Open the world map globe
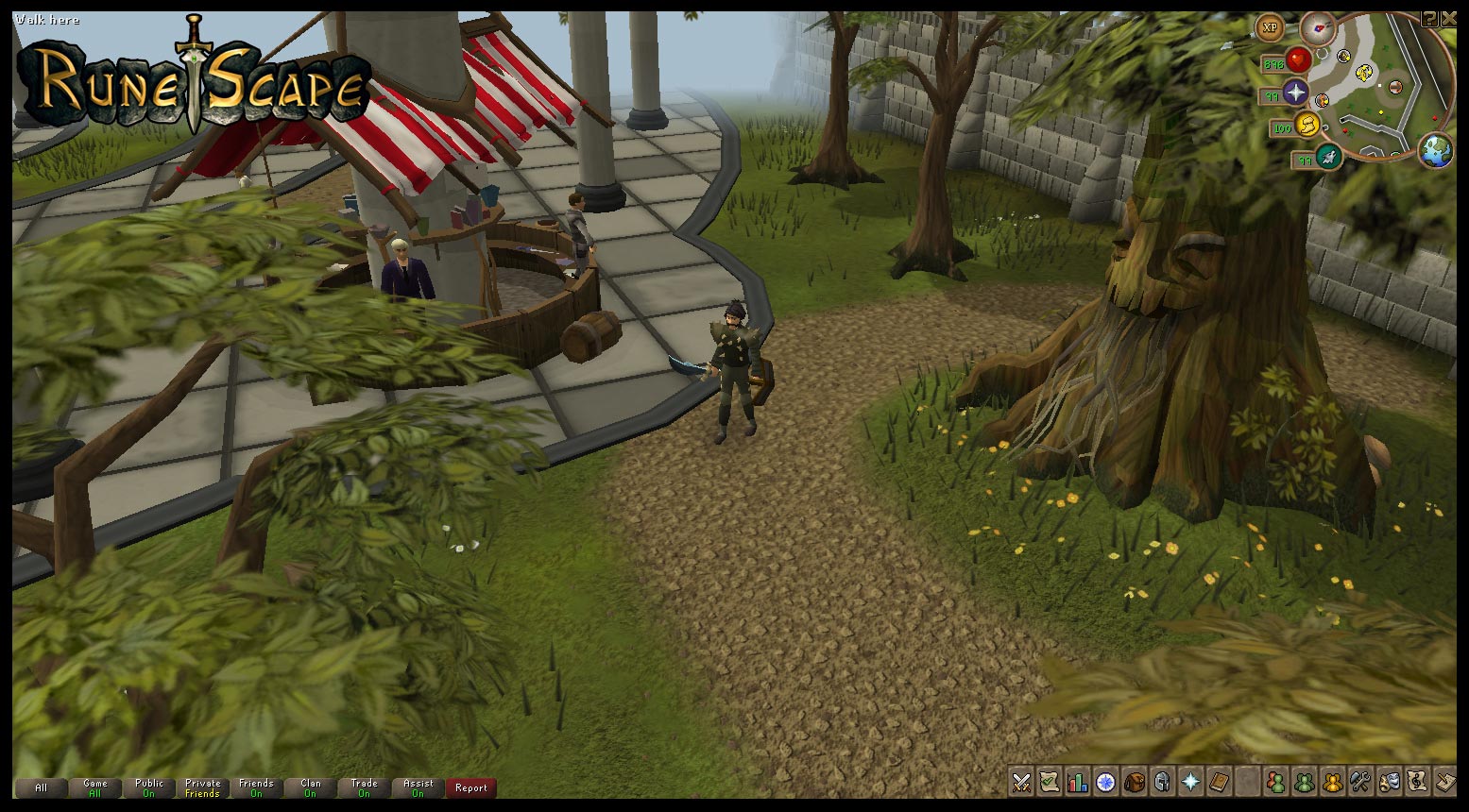This screenshot has height=812, width=1469. [x=1435, y=151]
